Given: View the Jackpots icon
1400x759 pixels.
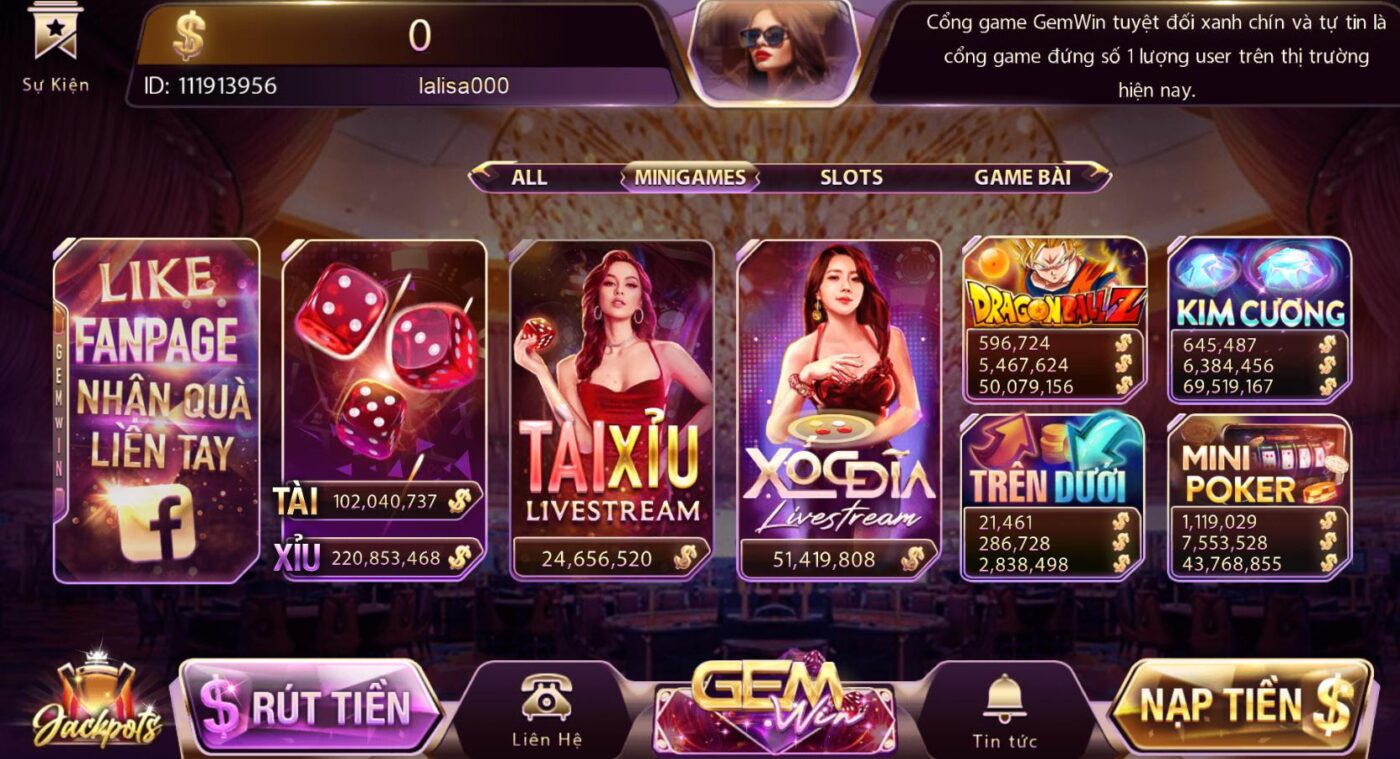Looking at the screenshot, I should pyautogui.click(x=96, y=703).
